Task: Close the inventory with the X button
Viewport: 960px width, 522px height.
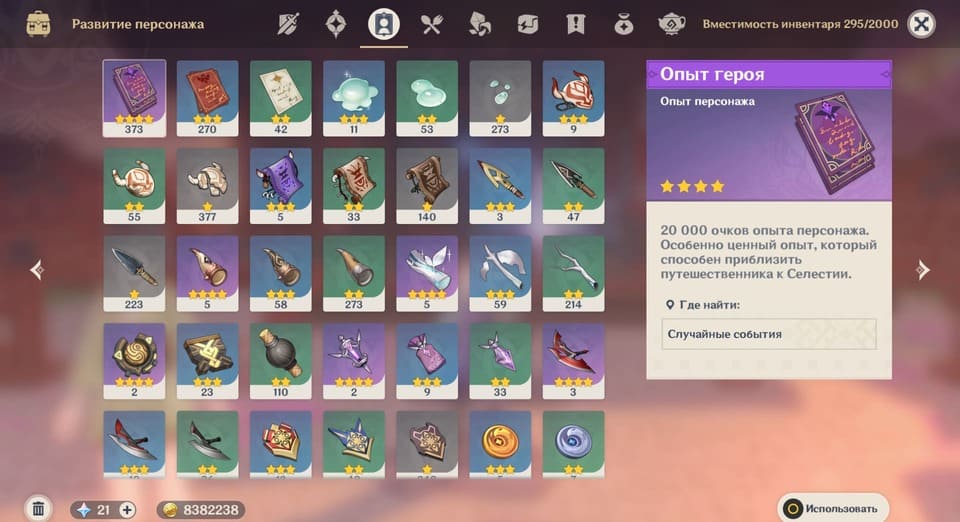Action: point(921,24)
